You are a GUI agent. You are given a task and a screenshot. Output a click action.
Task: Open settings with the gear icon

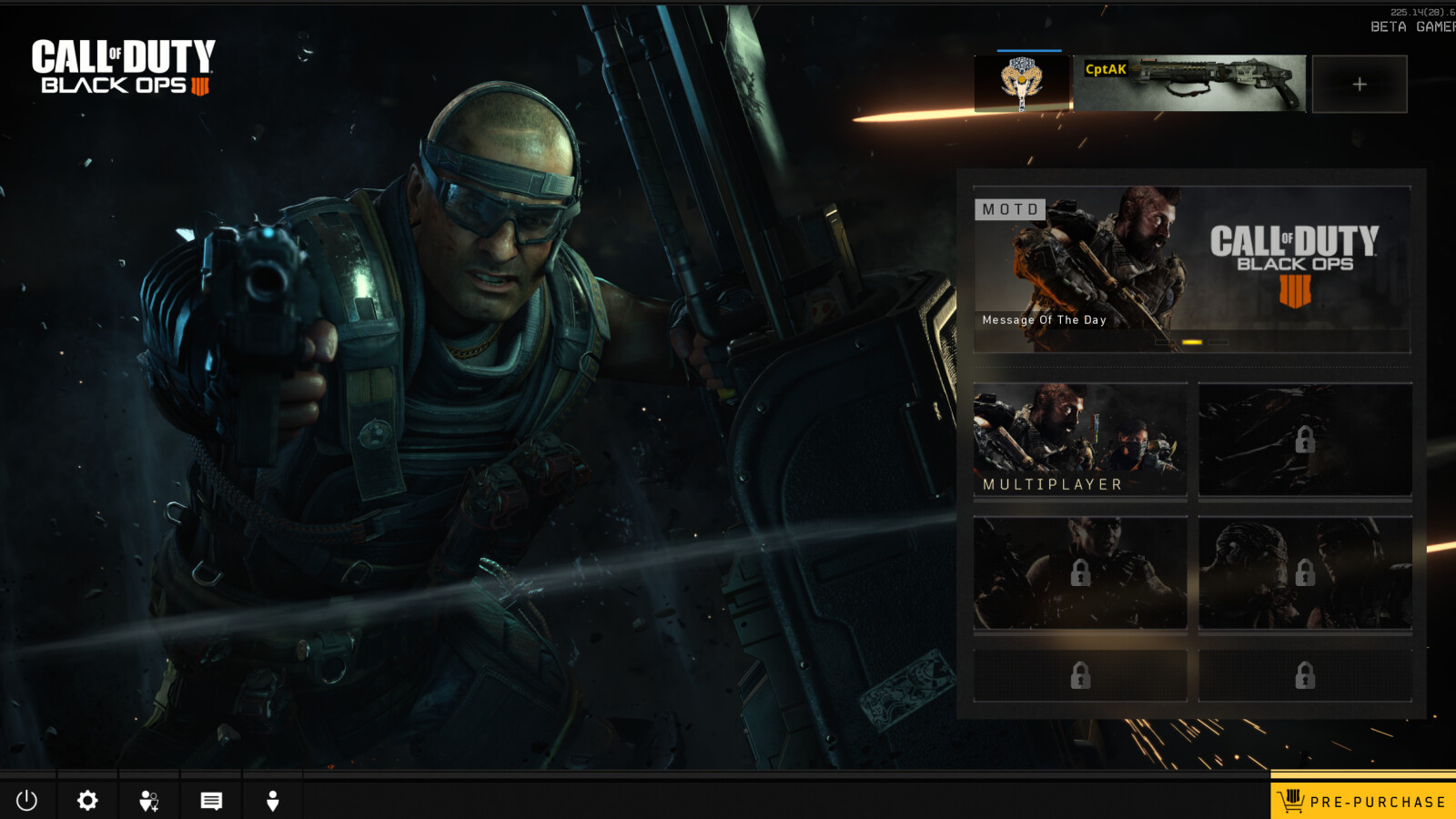click(x=87, y=801)
